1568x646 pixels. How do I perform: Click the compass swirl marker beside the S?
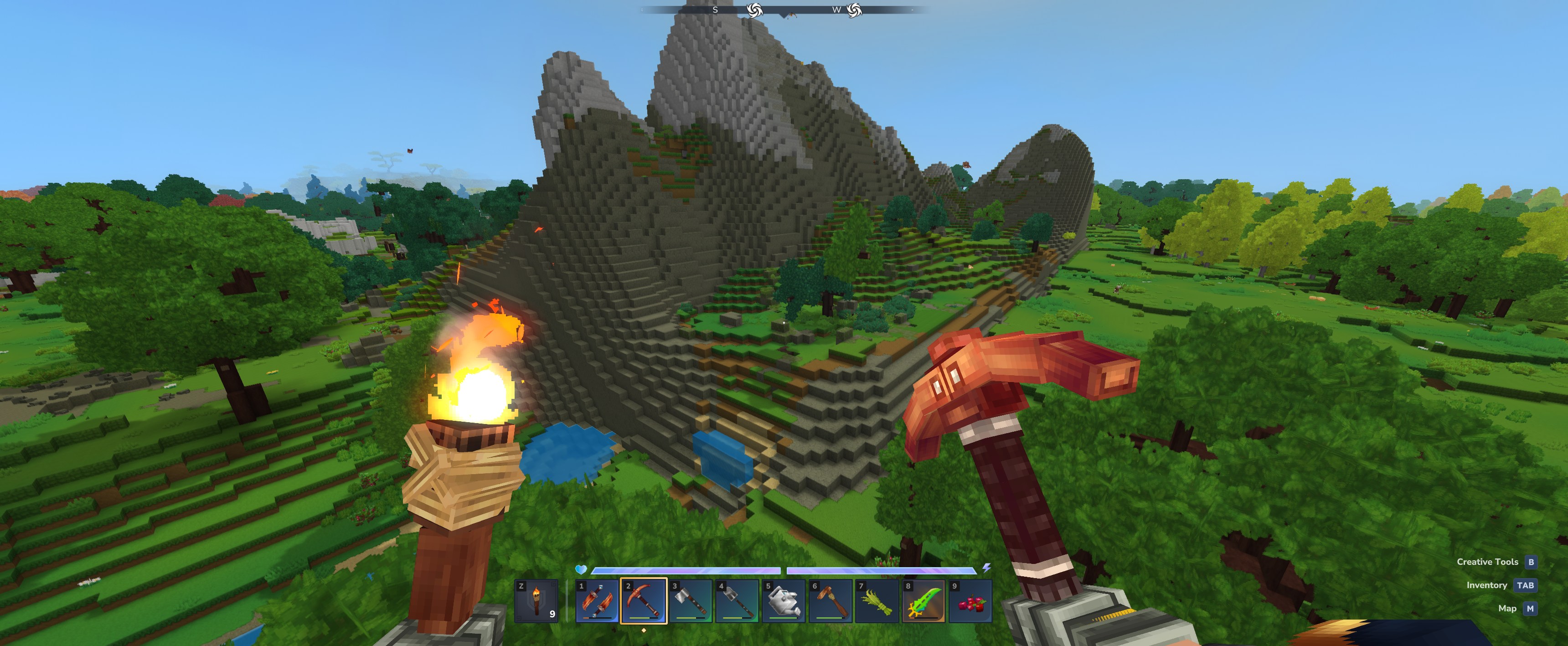click(754, 10)
